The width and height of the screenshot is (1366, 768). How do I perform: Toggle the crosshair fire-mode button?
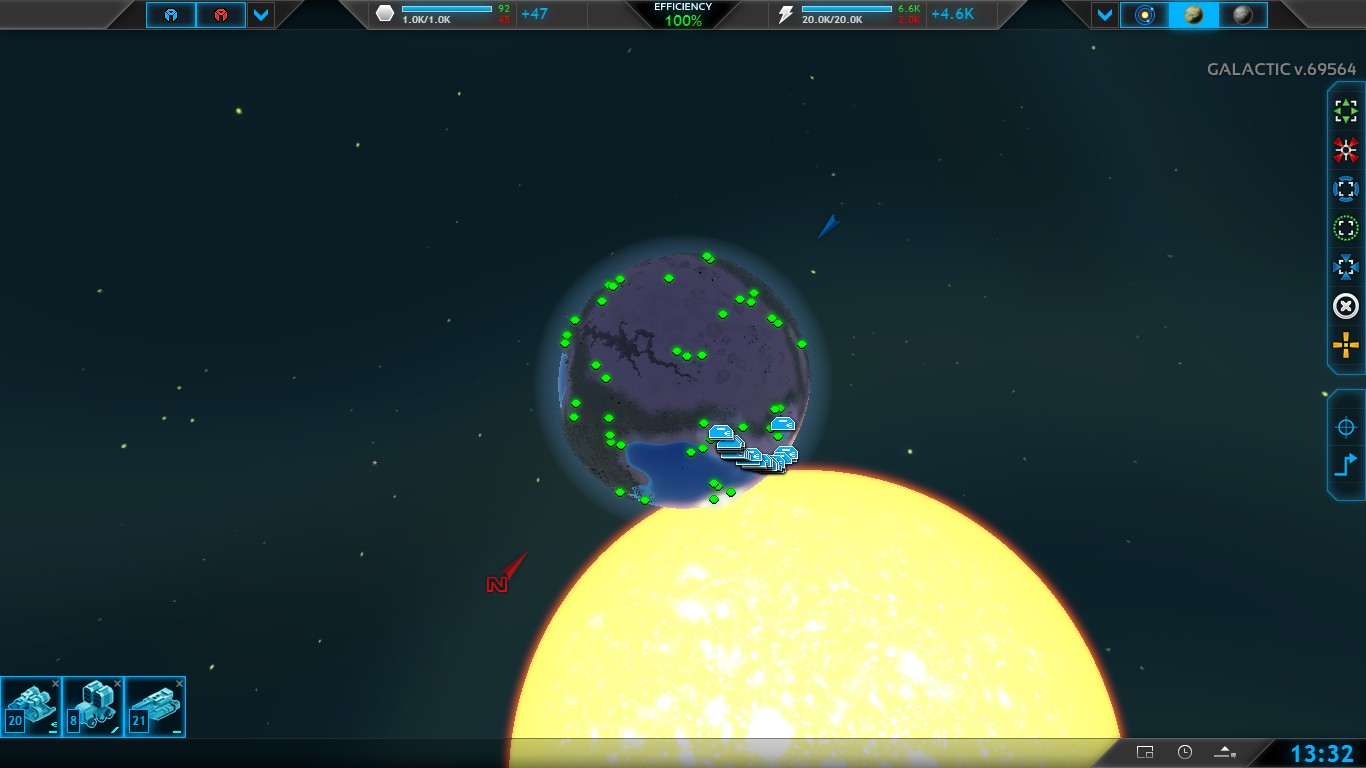pyautogui.click(x=1346, y=427)
